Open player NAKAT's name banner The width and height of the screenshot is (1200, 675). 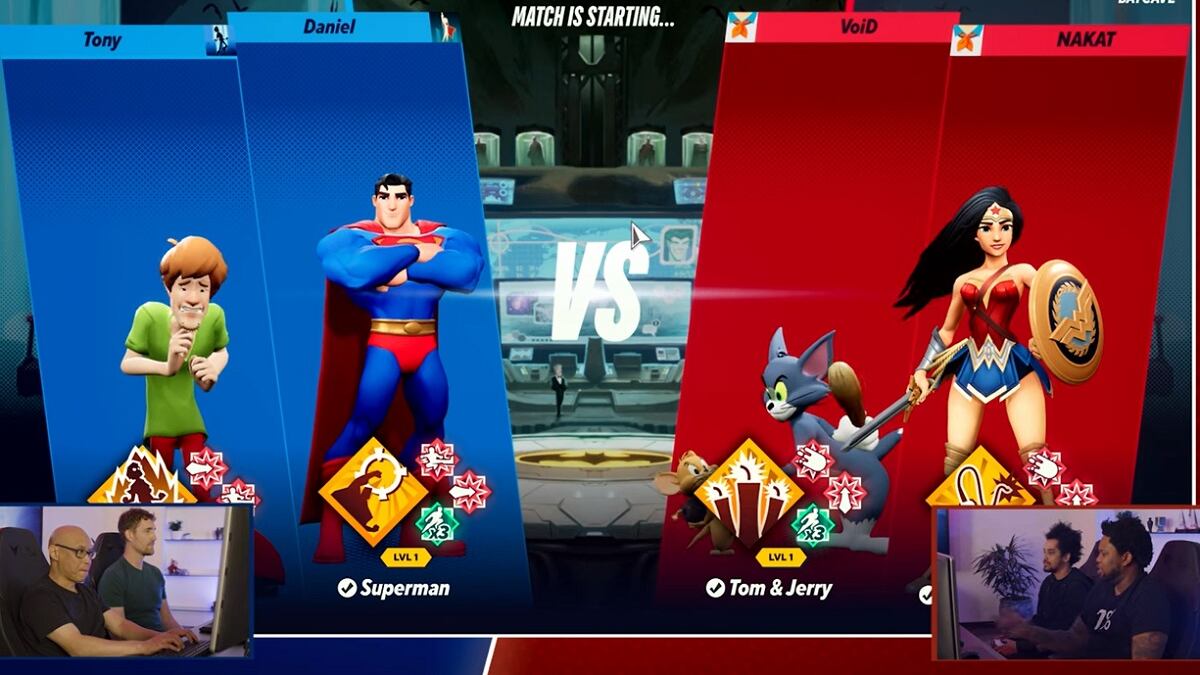tap(1086, 41)
